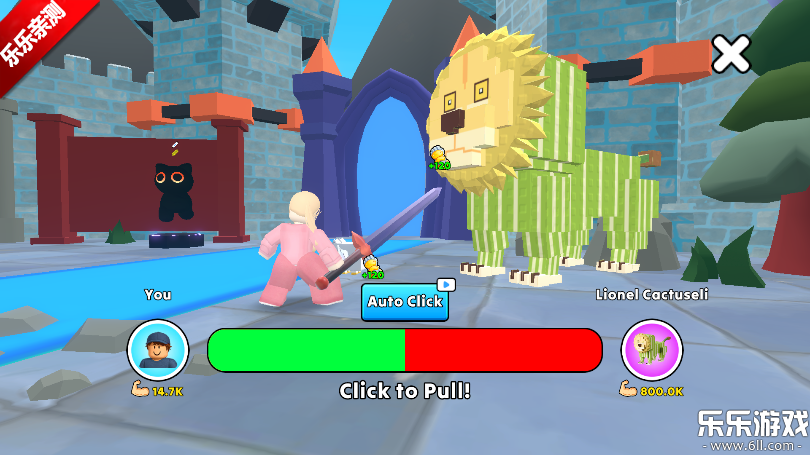This screenshot has width=810, height=455.
Task: Select the Lionel Cactuseli opponent portrait
Action: (x=652, y=350)
